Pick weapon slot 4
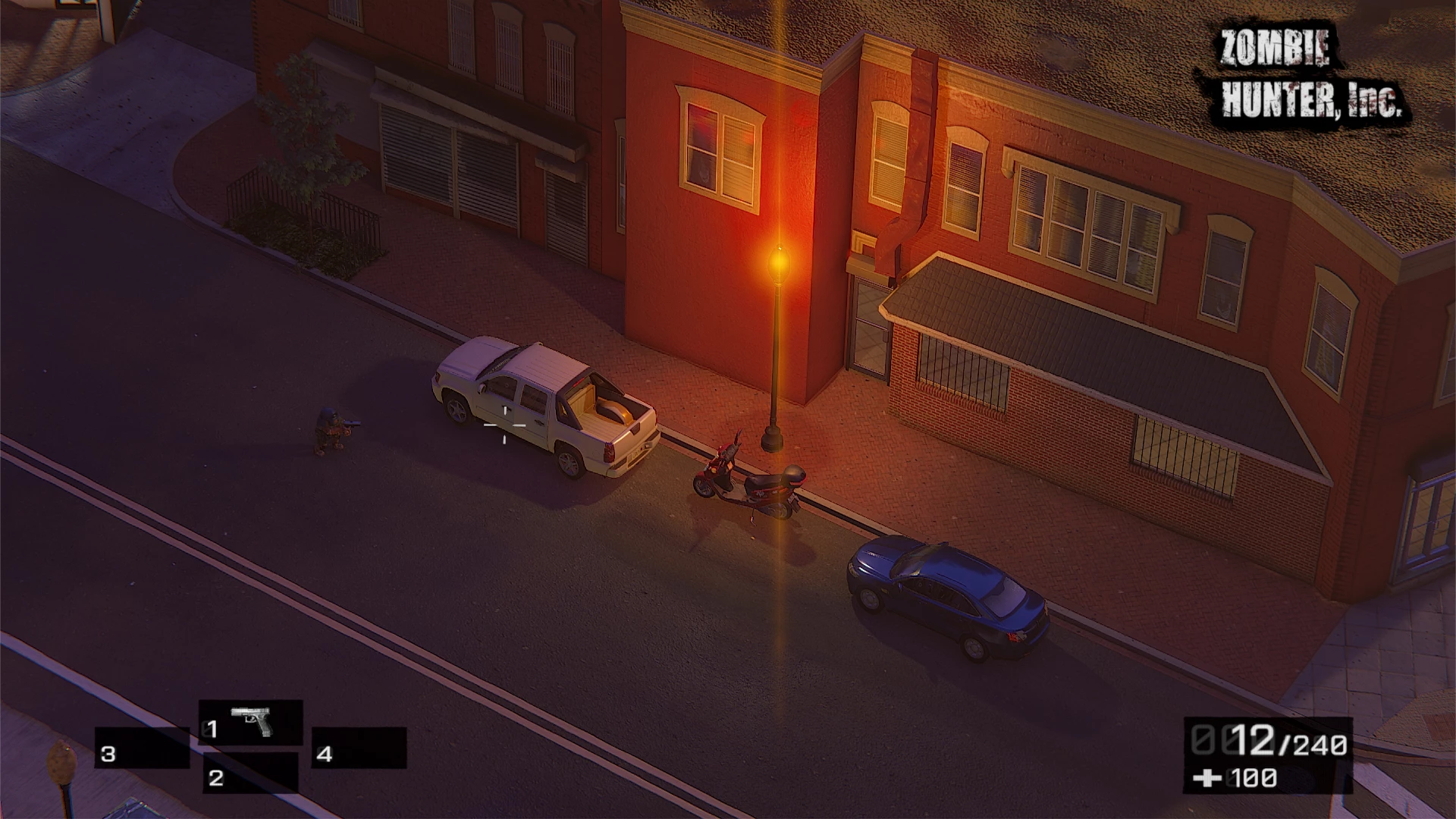 click(x=359, y=748)
